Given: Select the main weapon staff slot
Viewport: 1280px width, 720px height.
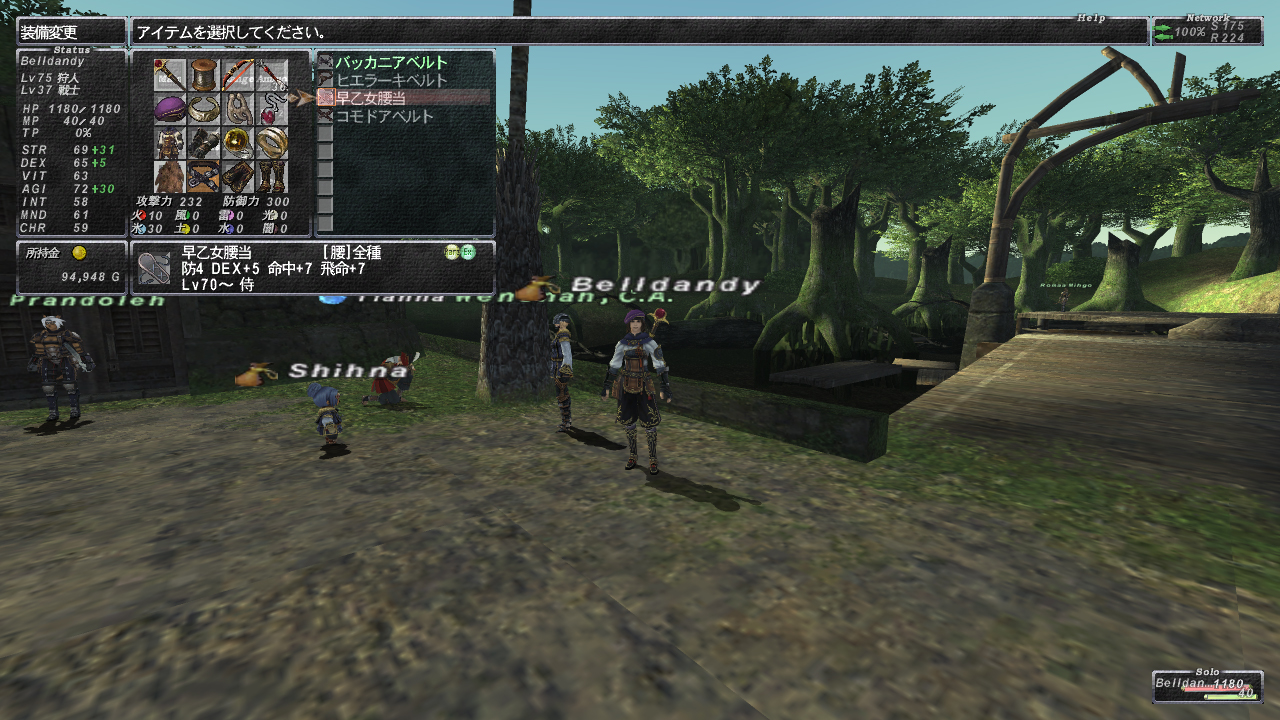Looking at the screenshot, I should coord(170,75).
